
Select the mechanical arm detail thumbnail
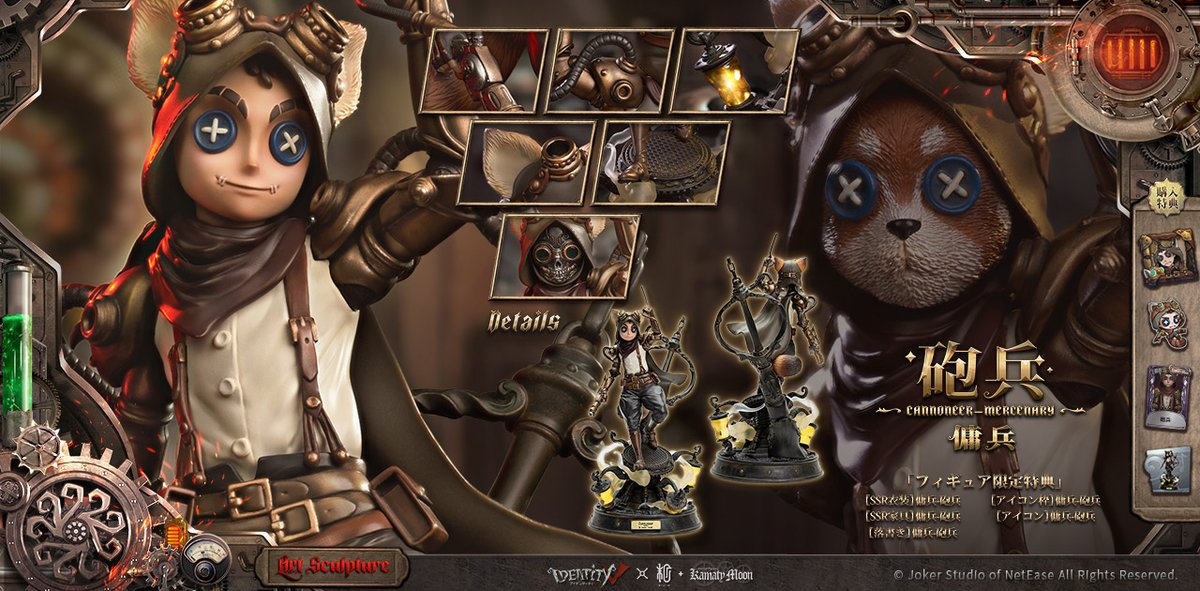pos(484,70)
